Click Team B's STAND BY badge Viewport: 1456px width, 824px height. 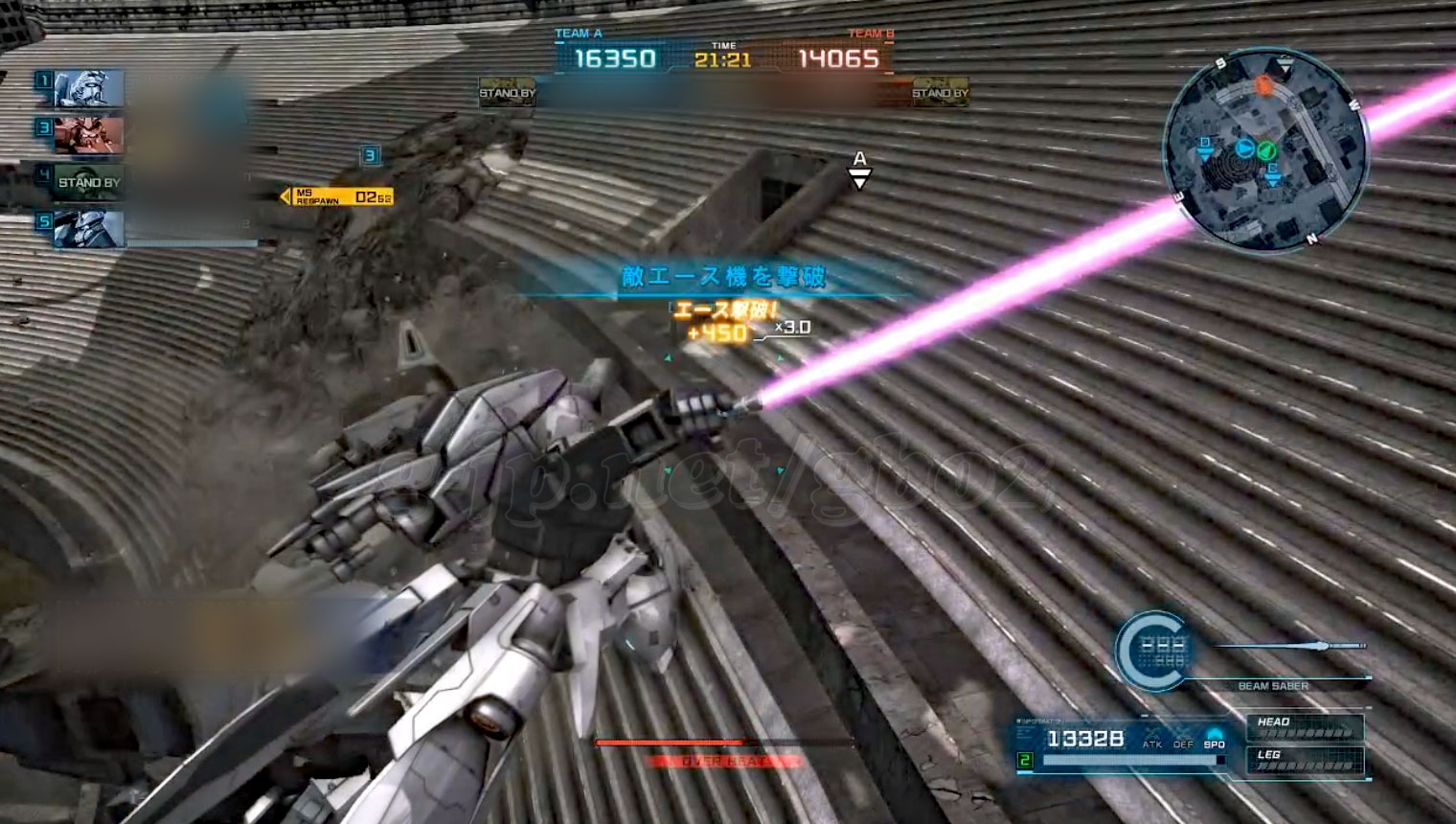940,92
